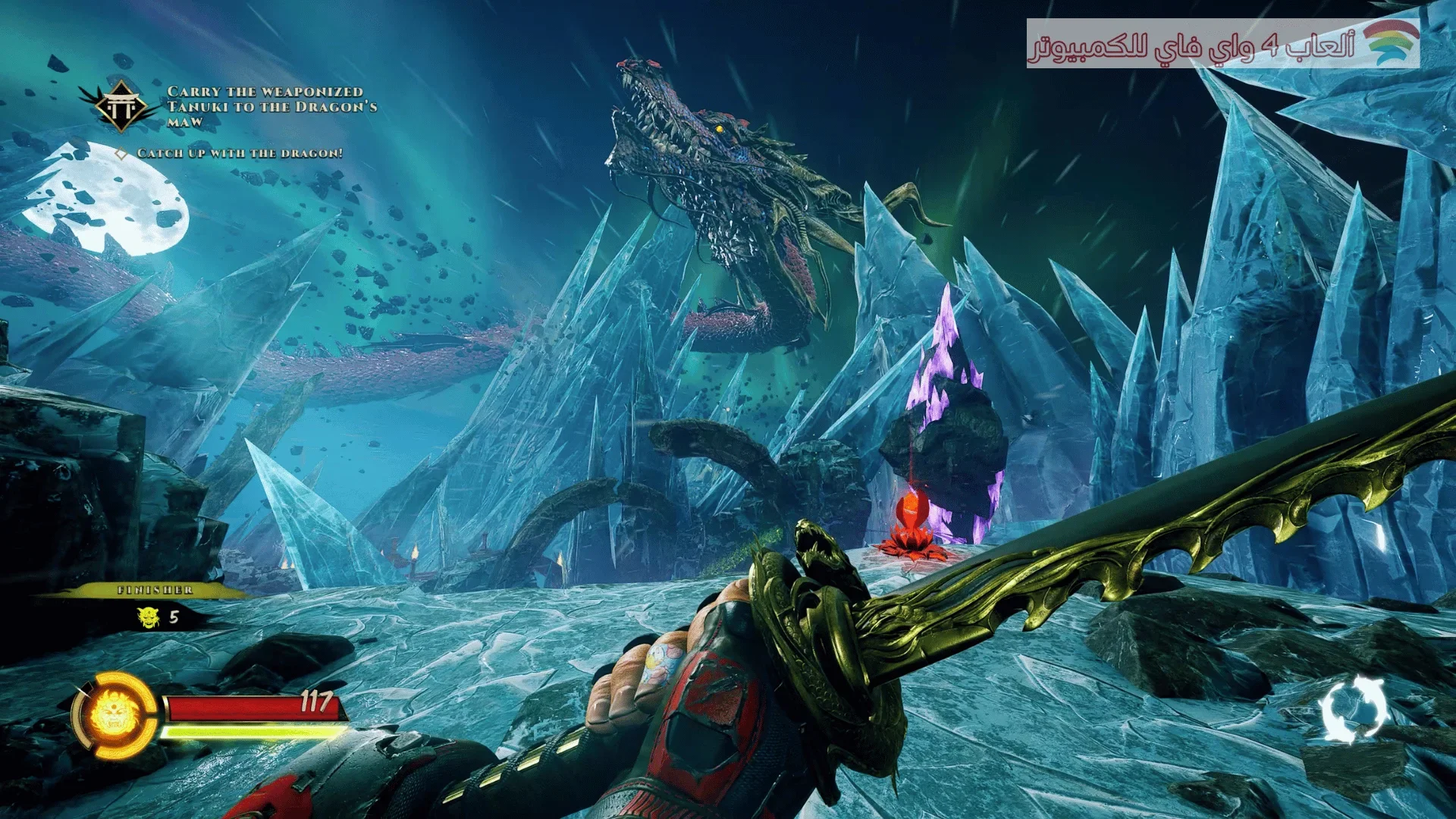The image size is (1456, 819).
Task: Select the 'Catch up with the dragon!' sub-objective
Action: 239,153
